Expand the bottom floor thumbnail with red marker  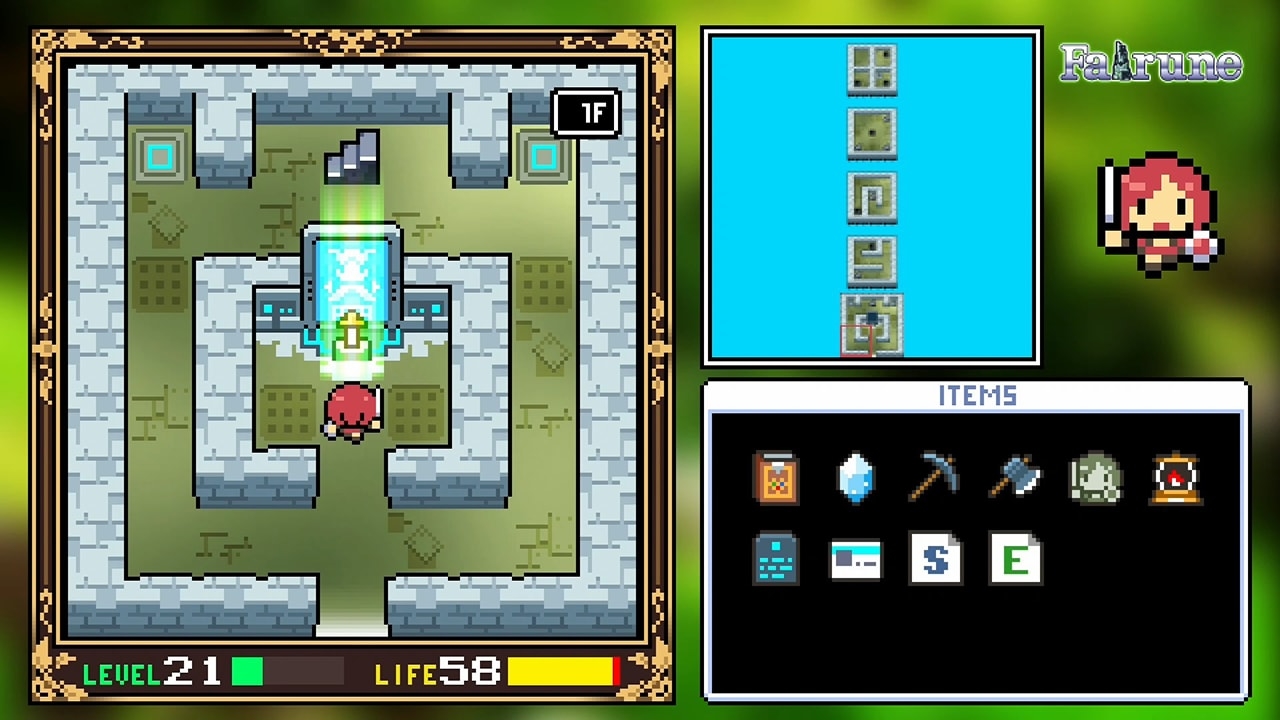(x=871, y=322)
